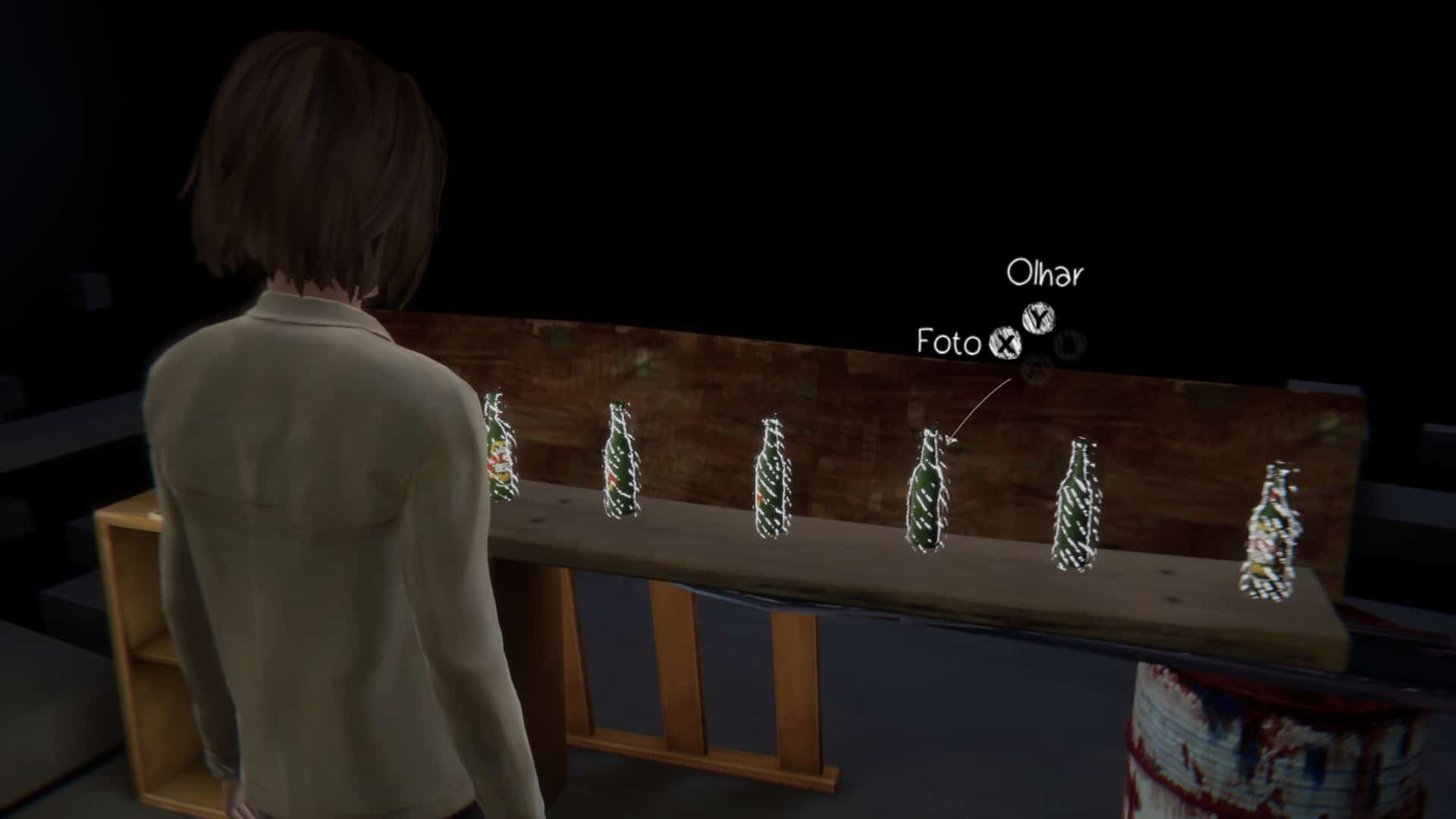1456x819 pixels.
Task: Click the dimmed B button icon
Action: click(x=1069, y=345)
